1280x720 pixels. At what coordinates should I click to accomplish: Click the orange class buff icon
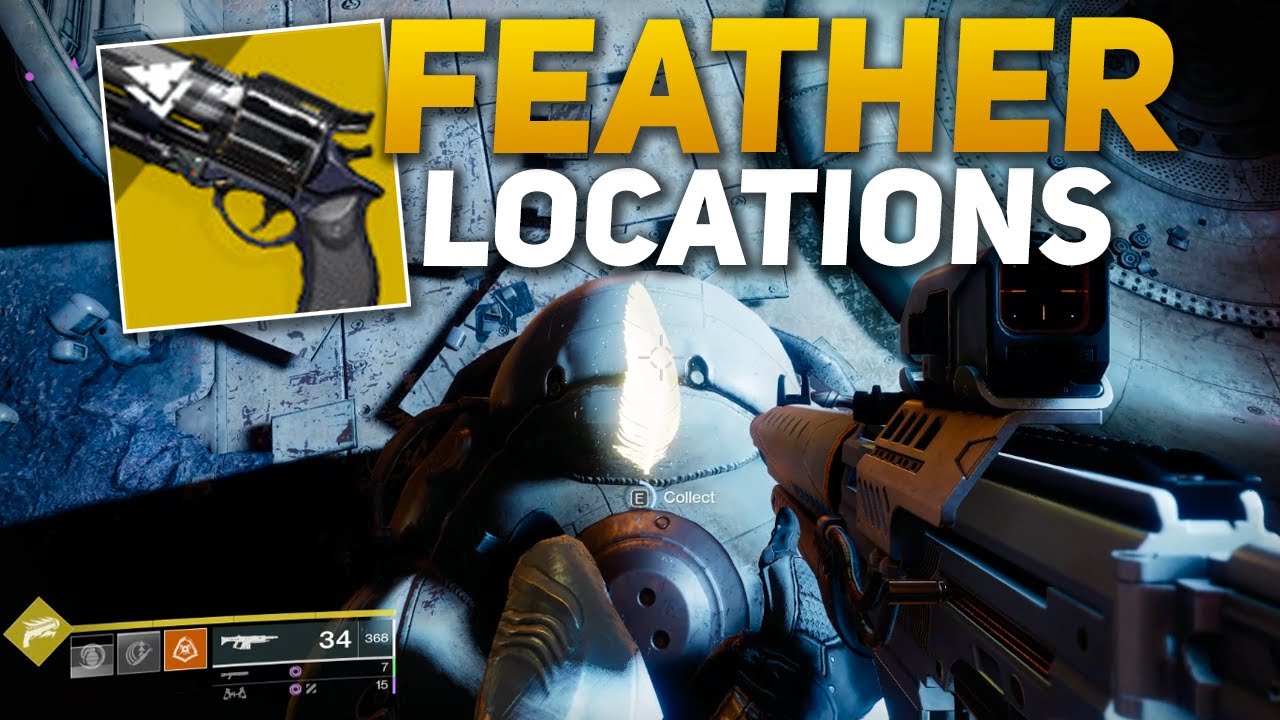pyautogui.click(x=185, y=649)
